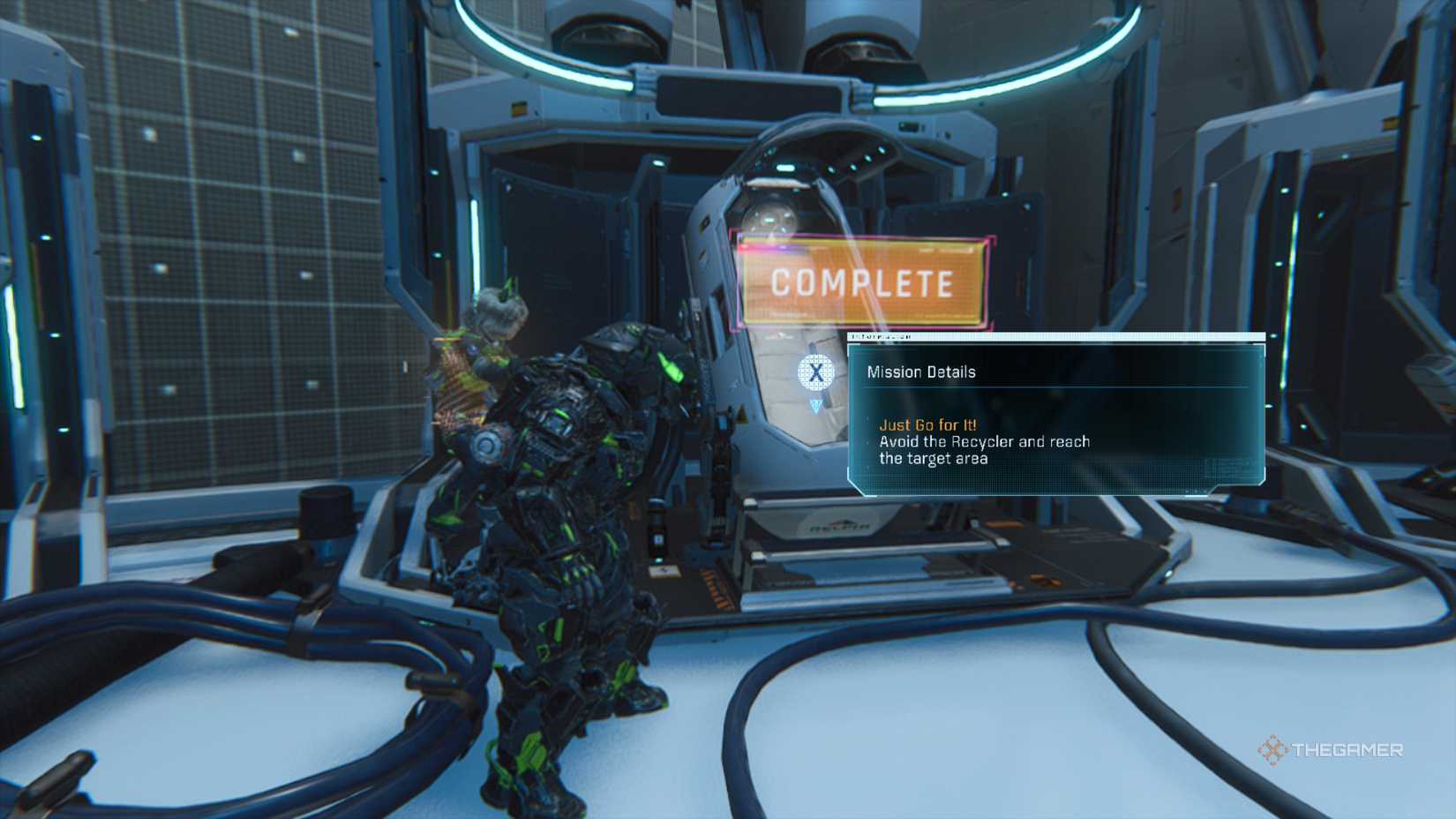1456x819 pixels.
Task: Collapse the triangle indicator under the X icon
Action: pyautogui.click(x=816, y=405)
